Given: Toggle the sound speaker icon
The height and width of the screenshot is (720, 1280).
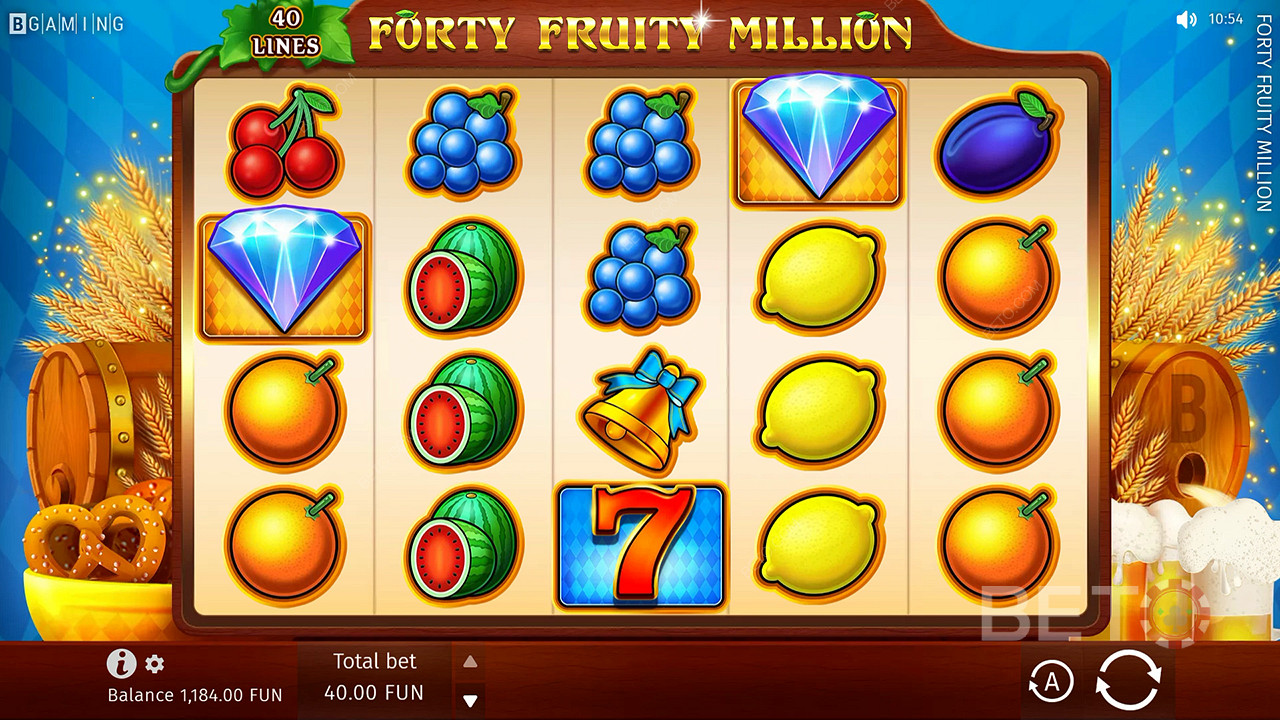Looking at the screenshot, I should click(1186, 19).
